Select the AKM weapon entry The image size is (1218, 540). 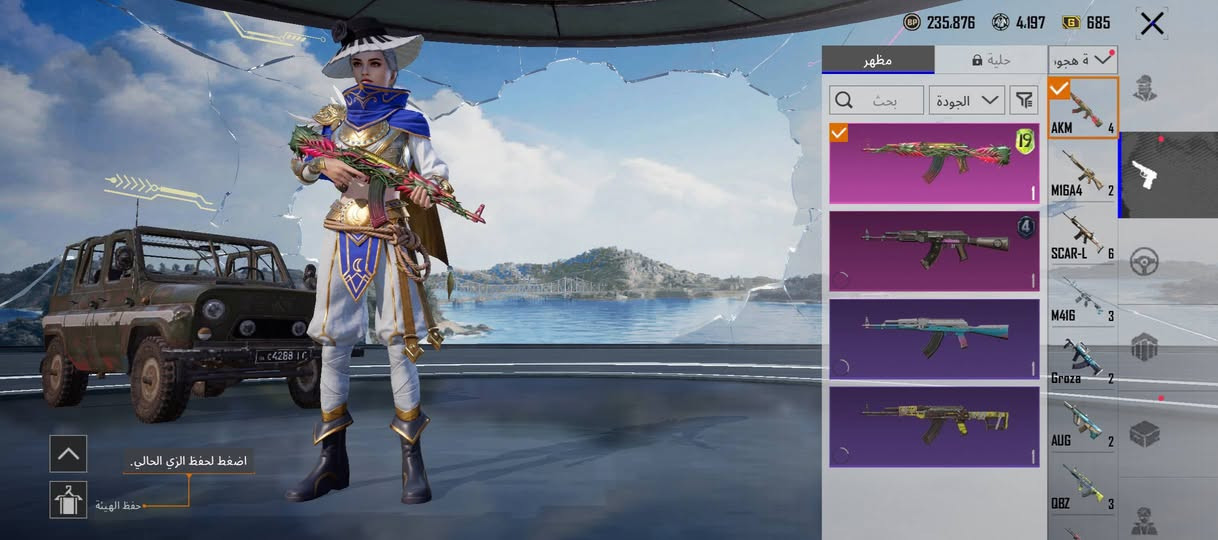(1082, 107)
